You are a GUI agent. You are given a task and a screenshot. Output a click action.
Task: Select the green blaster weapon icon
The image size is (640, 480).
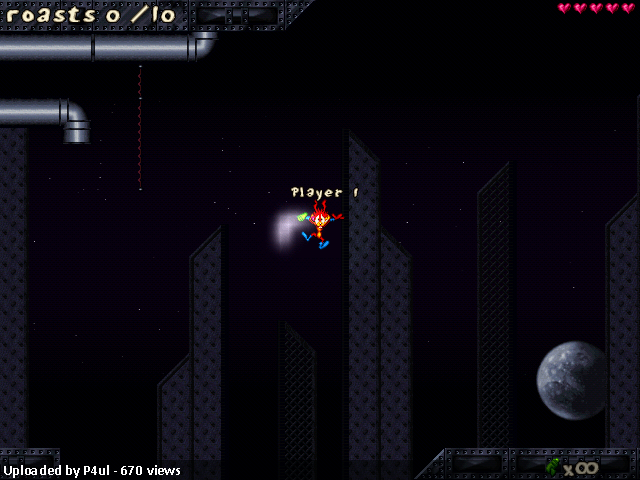(552, 466)
